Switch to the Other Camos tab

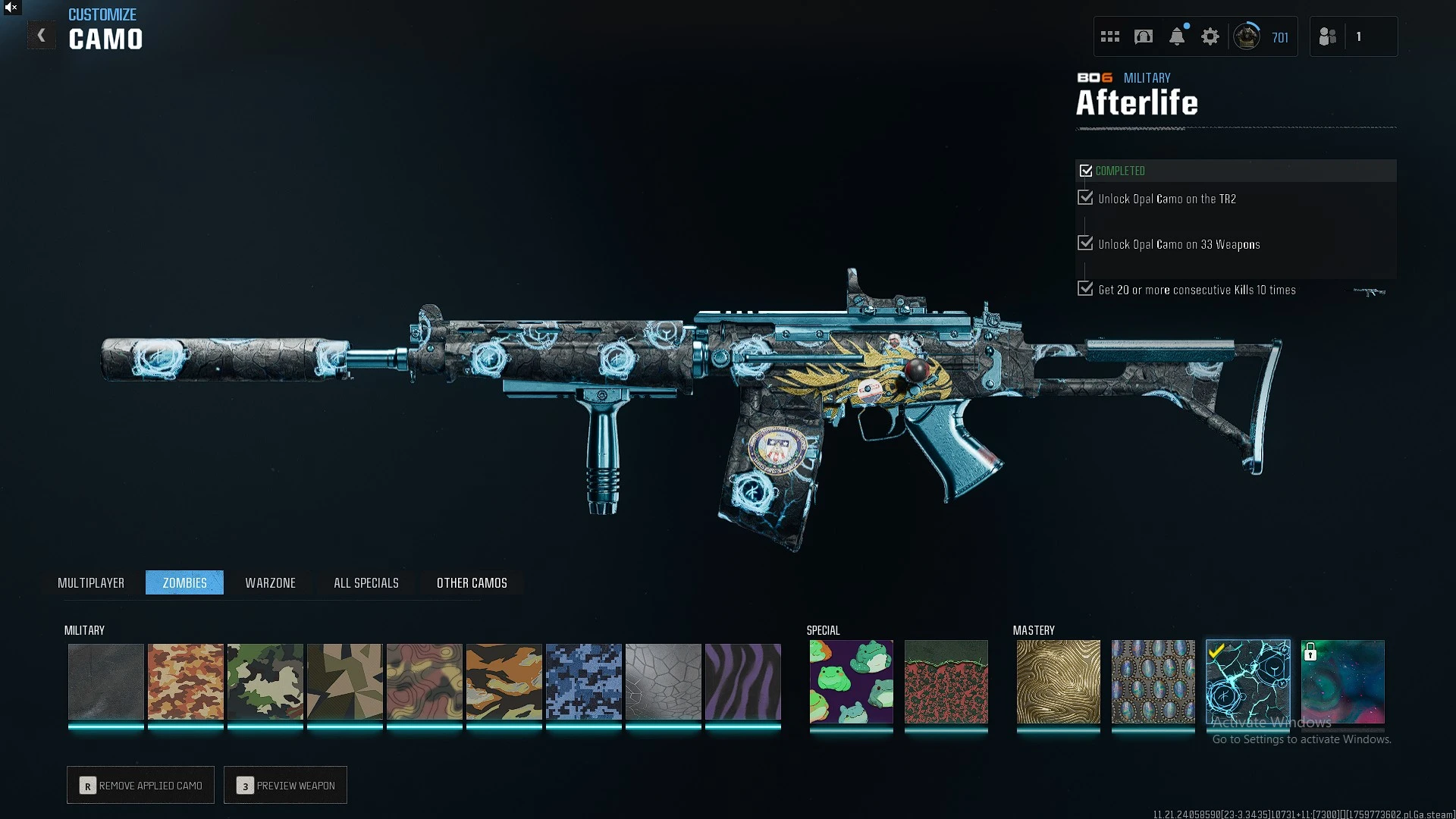472,582
